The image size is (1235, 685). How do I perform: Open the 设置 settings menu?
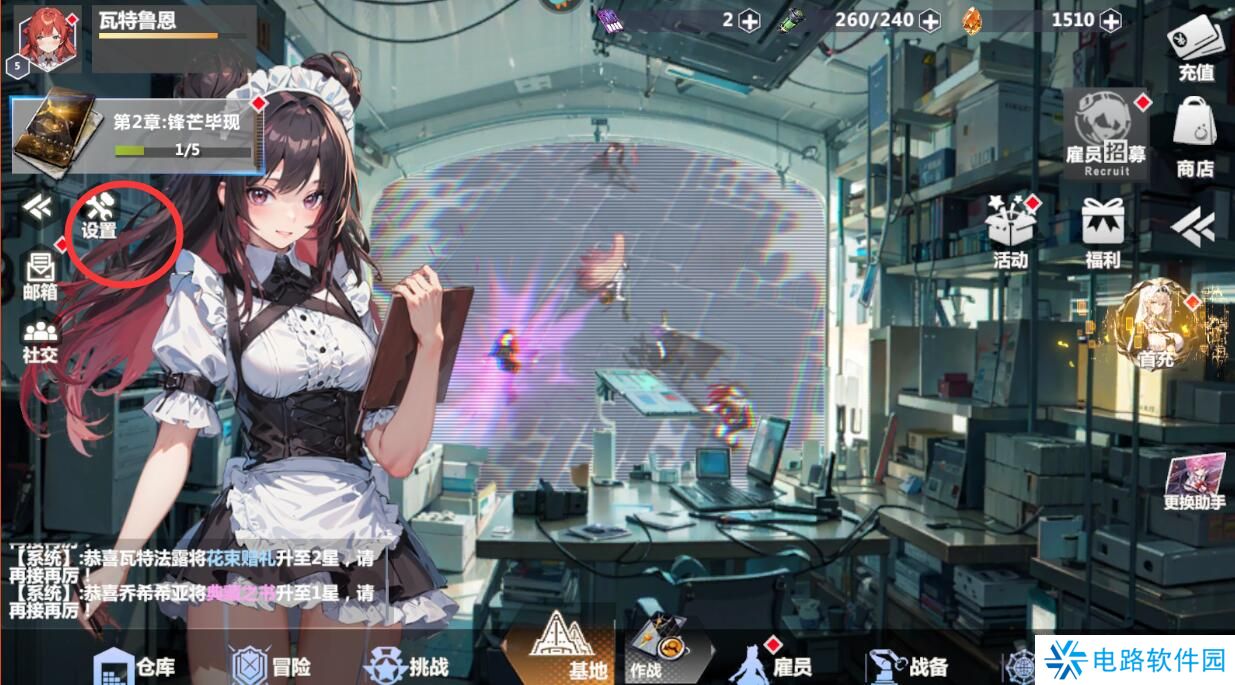point(100,214)
